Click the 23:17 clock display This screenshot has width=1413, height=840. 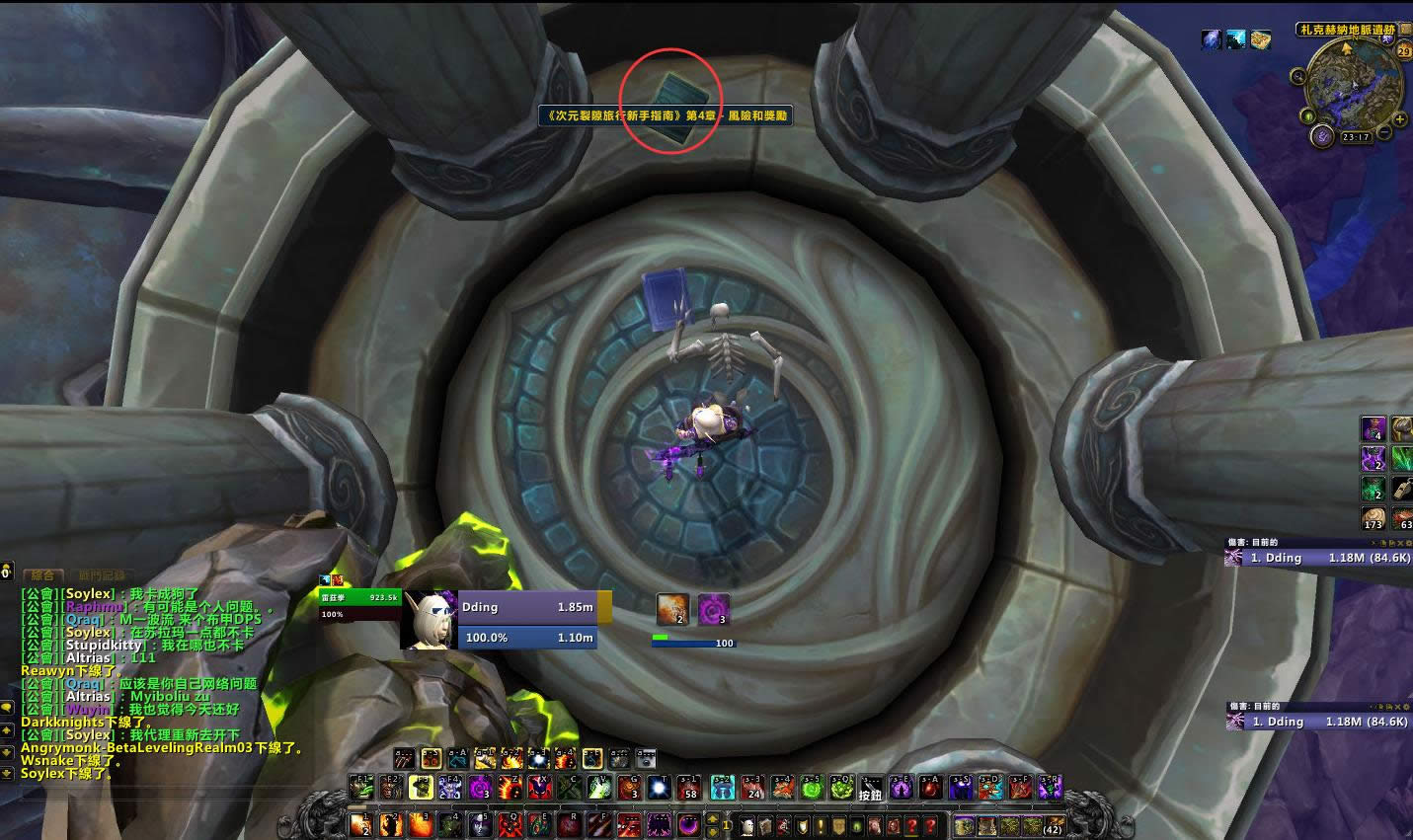1356,137
